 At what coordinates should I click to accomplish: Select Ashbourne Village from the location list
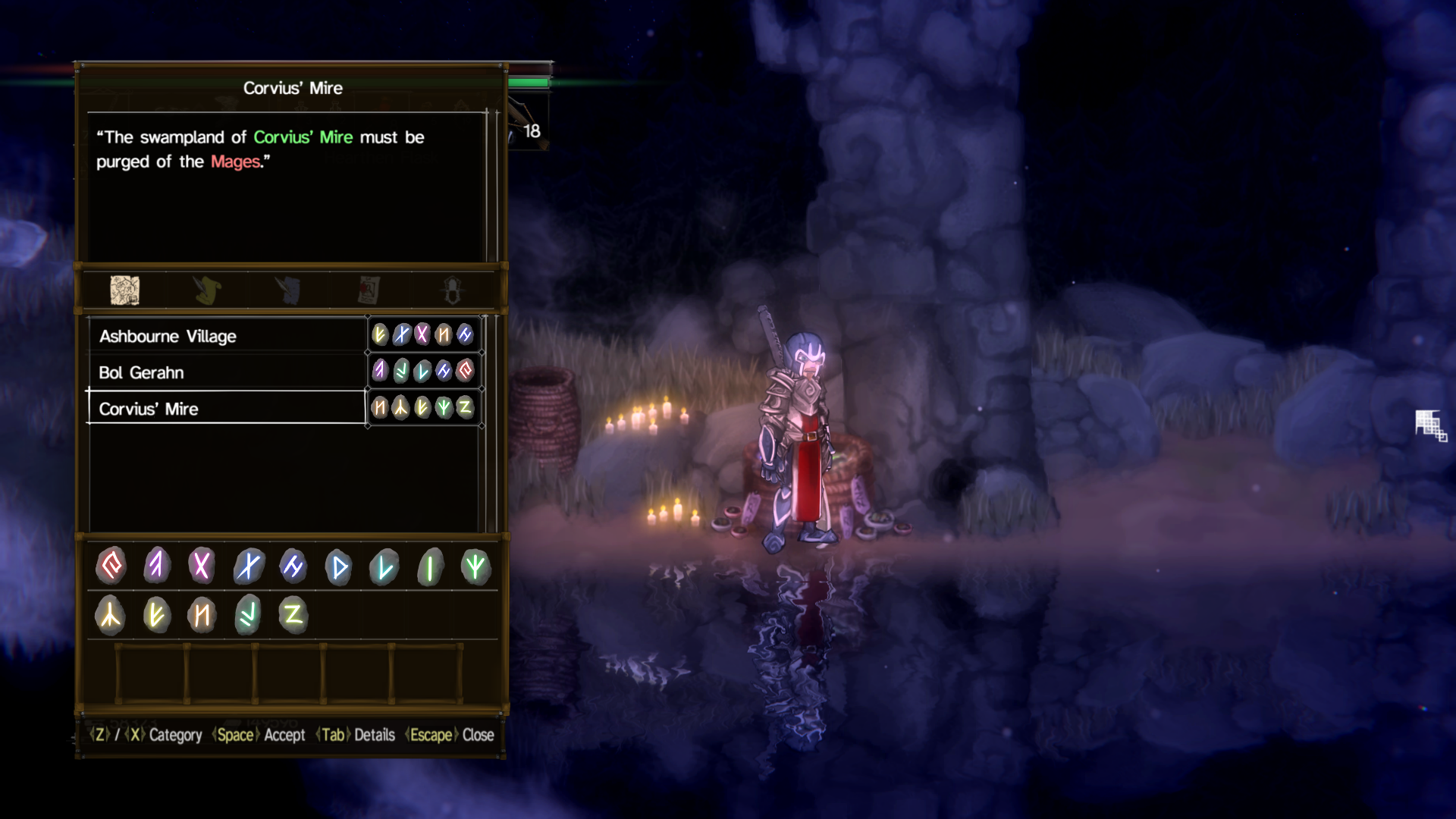(227, 336)
